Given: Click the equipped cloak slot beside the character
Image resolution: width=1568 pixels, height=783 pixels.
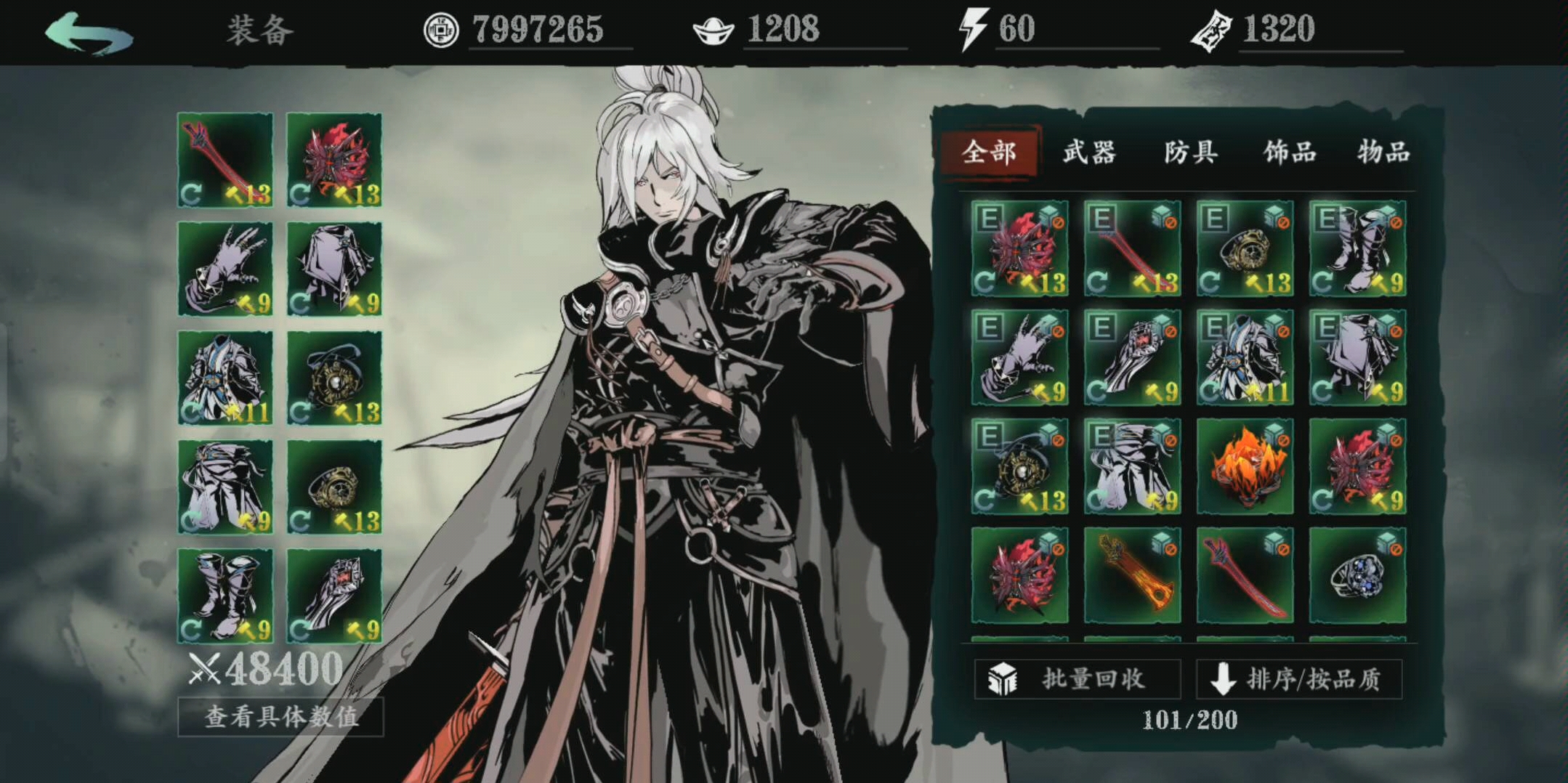Looking at the screenshot, I should (334, 269).
